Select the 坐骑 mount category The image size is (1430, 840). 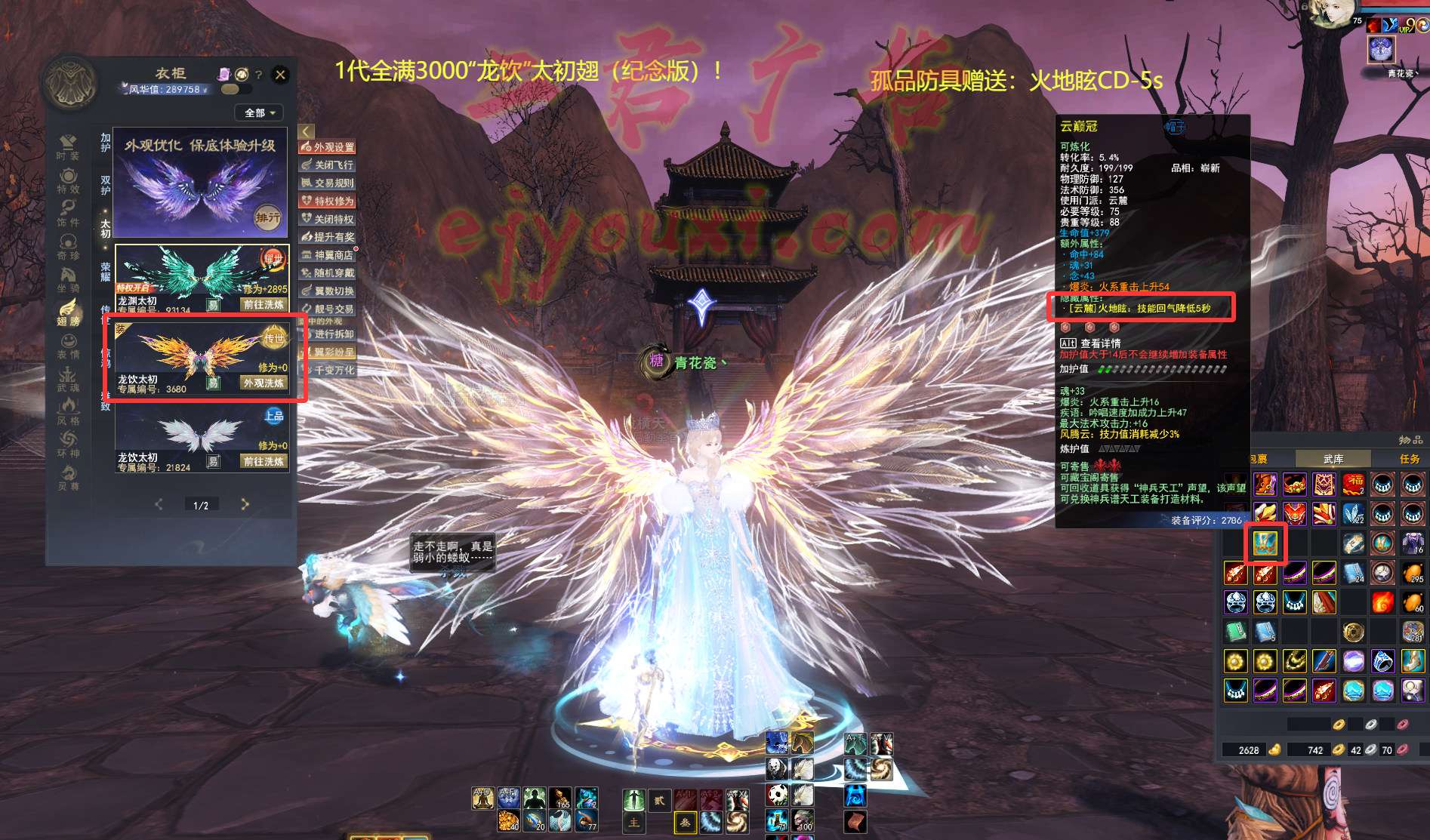click(68, 279)
